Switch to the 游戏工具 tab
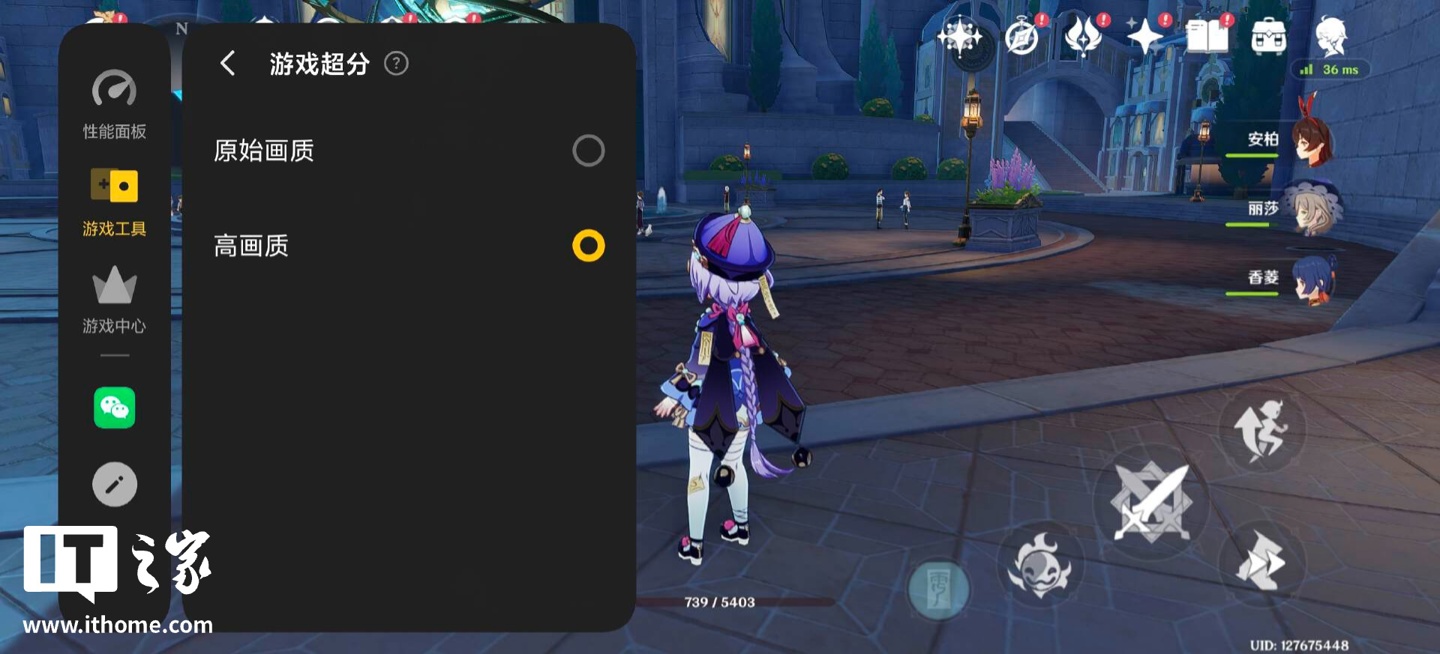Viewport: 1440px width, 654px height. (114, 202)
